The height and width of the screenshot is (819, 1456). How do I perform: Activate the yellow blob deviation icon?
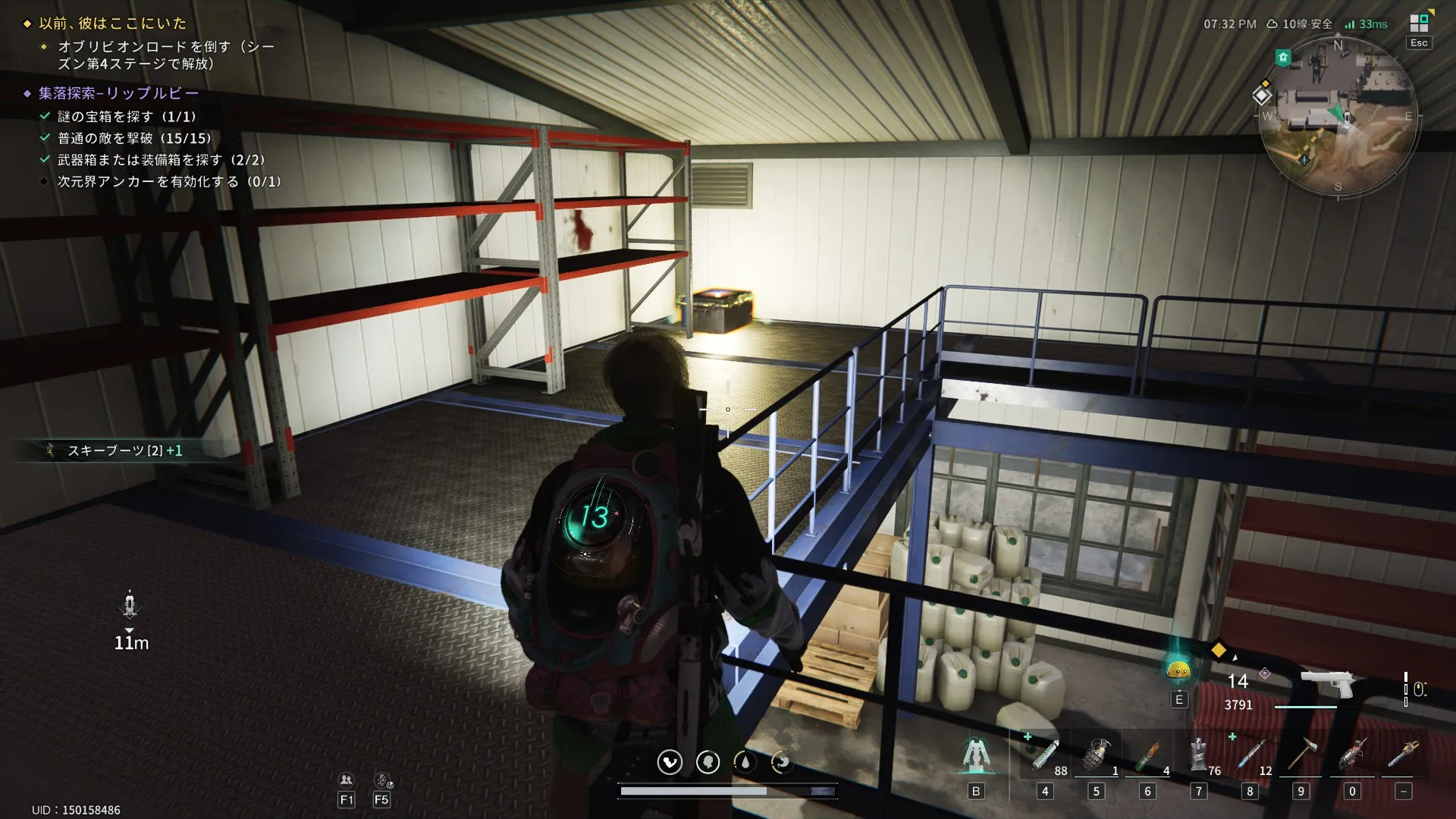[x=1178, y=669]
